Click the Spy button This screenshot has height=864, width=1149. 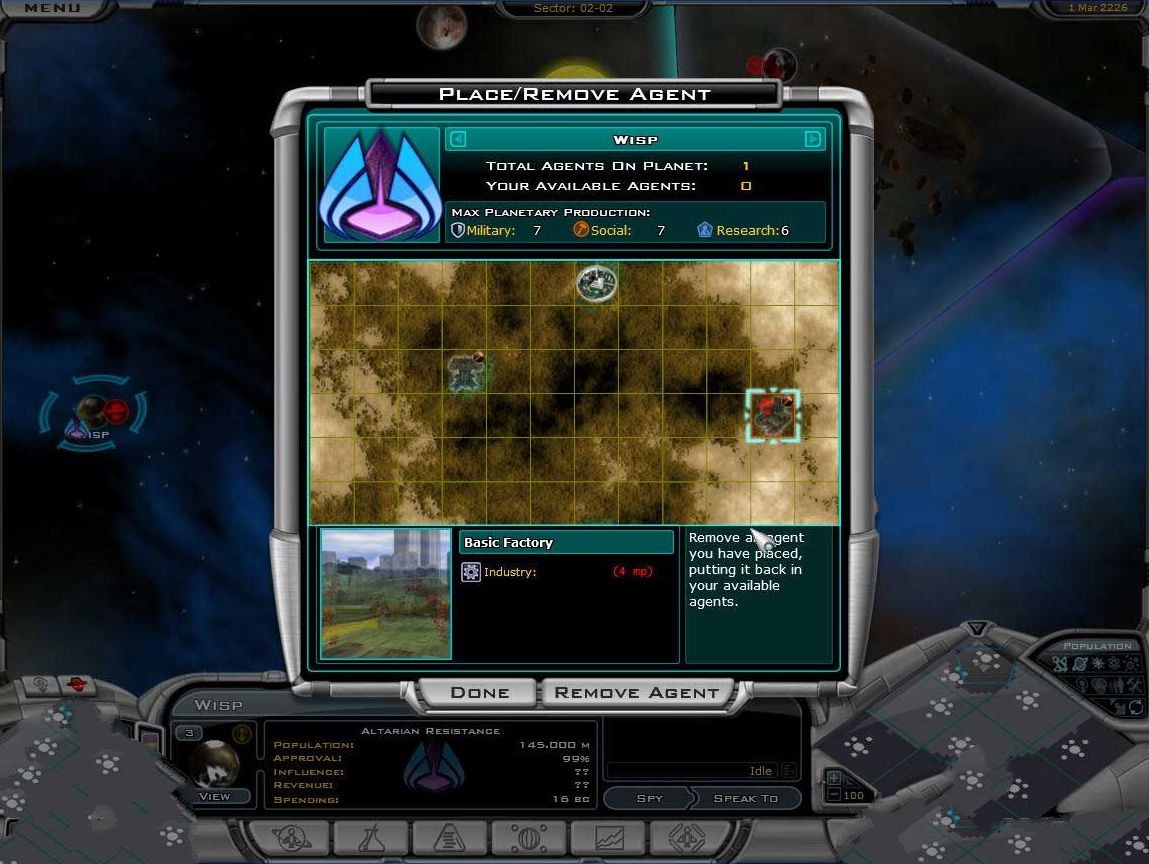coord(648,798)
